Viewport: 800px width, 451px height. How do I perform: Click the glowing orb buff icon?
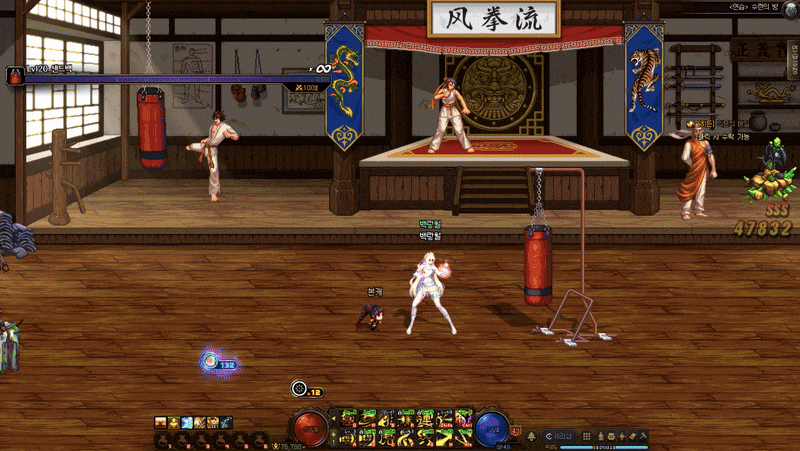point(210,363)
